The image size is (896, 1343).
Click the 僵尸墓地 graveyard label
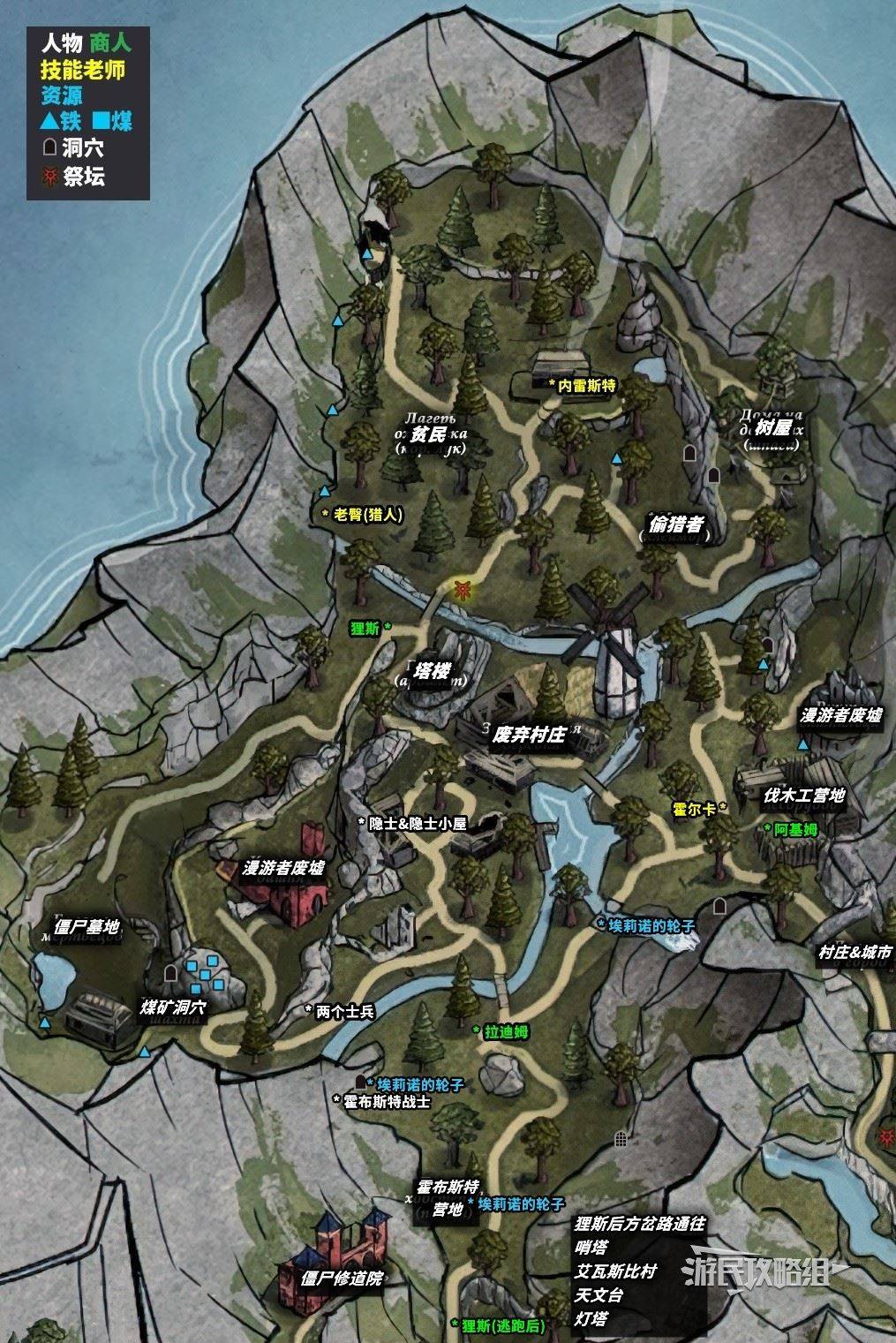click(86, 927)
